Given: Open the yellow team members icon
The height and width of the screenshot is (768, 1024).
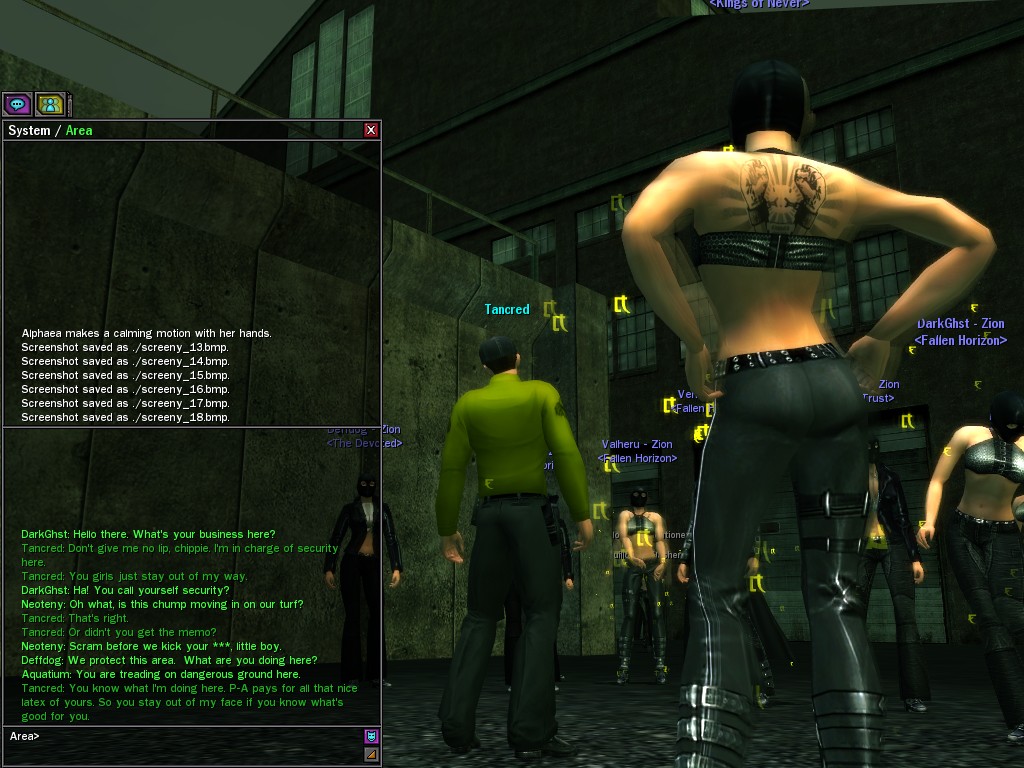Looking at the screenshot, I should point(50,103).
